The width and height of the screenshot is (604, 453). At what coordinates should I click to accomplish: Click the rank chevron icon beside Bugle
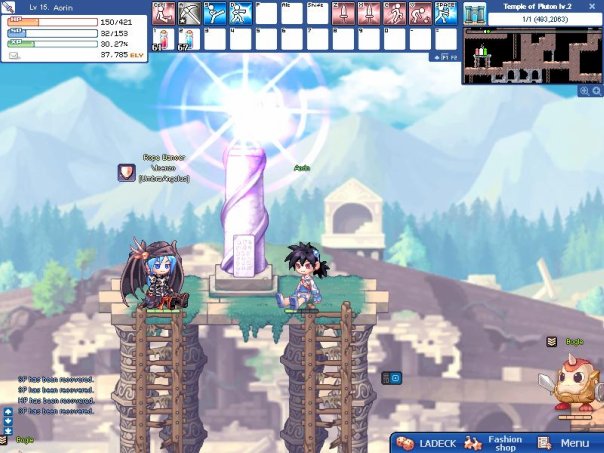[551, 342]
